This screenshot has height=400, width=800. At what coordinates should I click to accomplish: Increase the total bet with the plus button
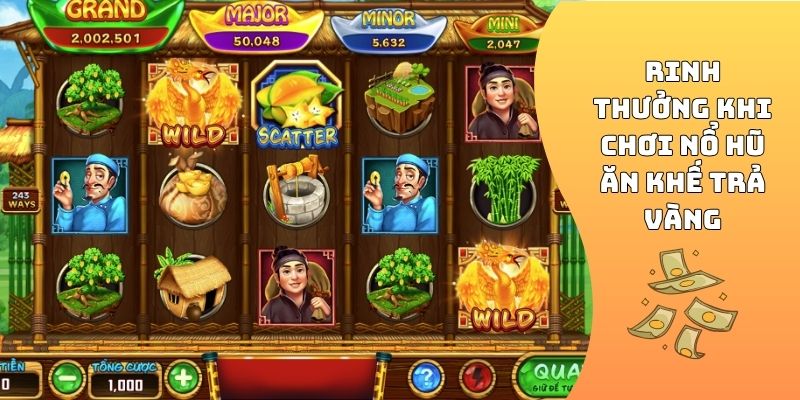(183, 378)
